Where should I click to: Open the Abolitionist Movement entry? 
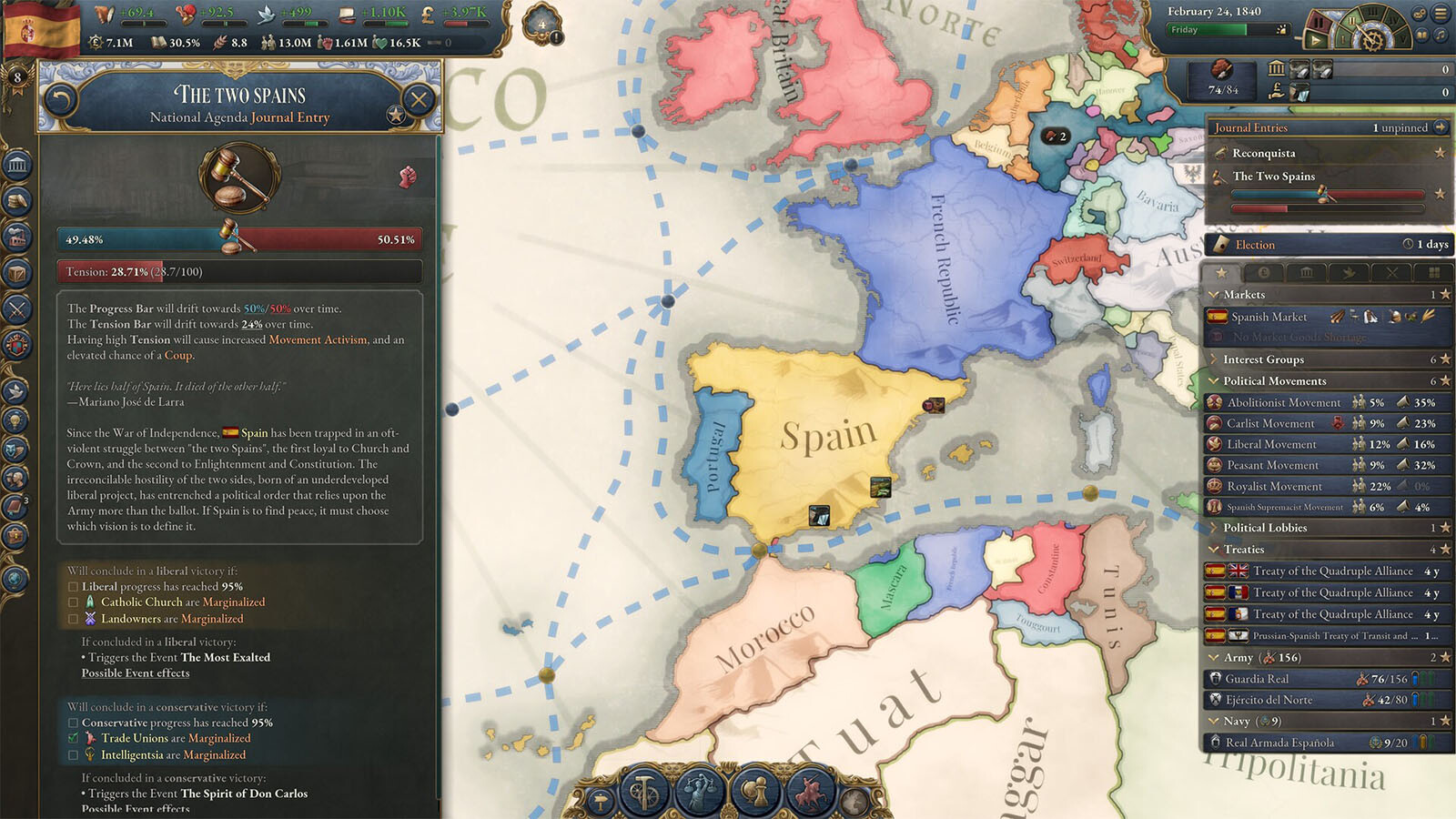[1283, 402]
